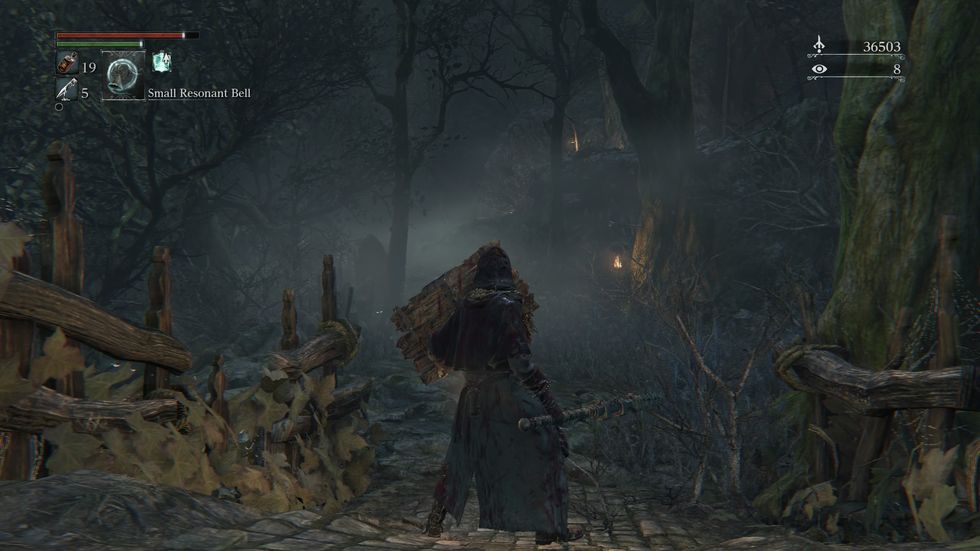This screenshot has width=980, height=551.
Task: Click the Blood Echoes icon
Action: pos(819,45)
